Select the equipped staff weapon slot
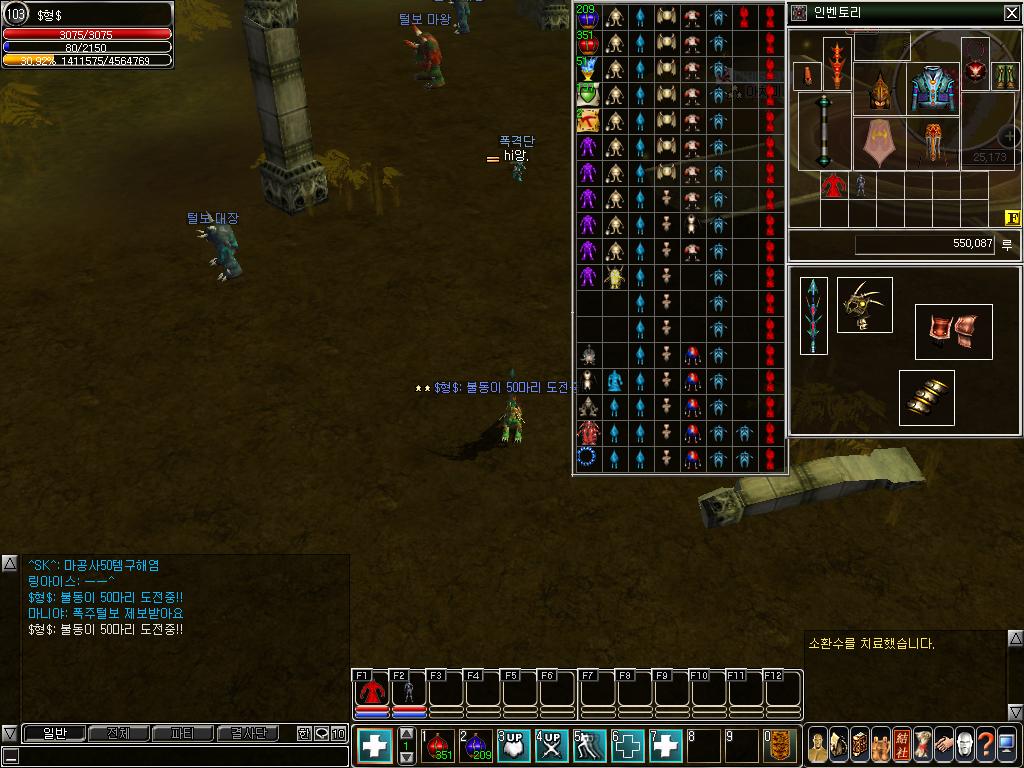The height and width of the screenshot is (768, 1024). point(824,131)
